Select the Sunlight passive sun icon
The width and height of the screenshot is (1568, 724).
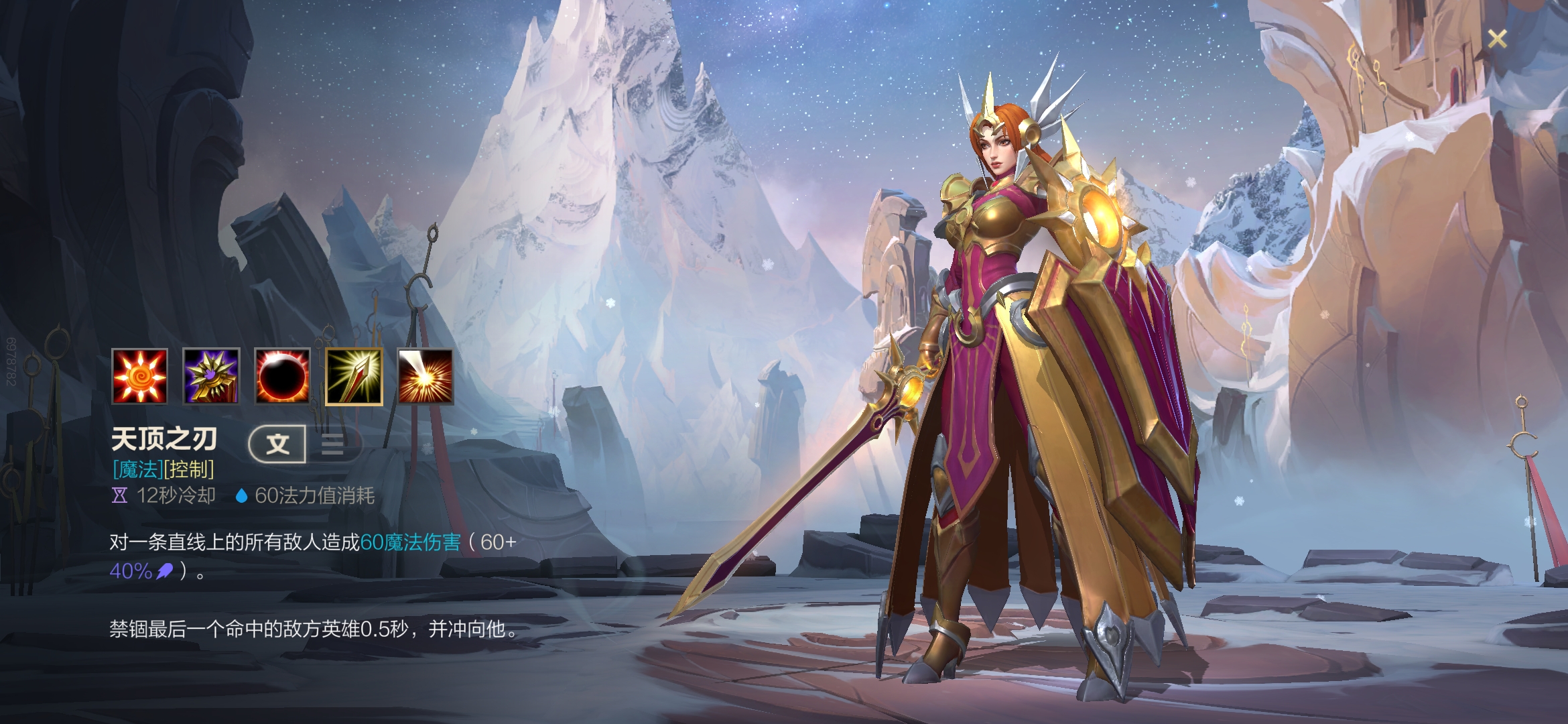(139, 377)
